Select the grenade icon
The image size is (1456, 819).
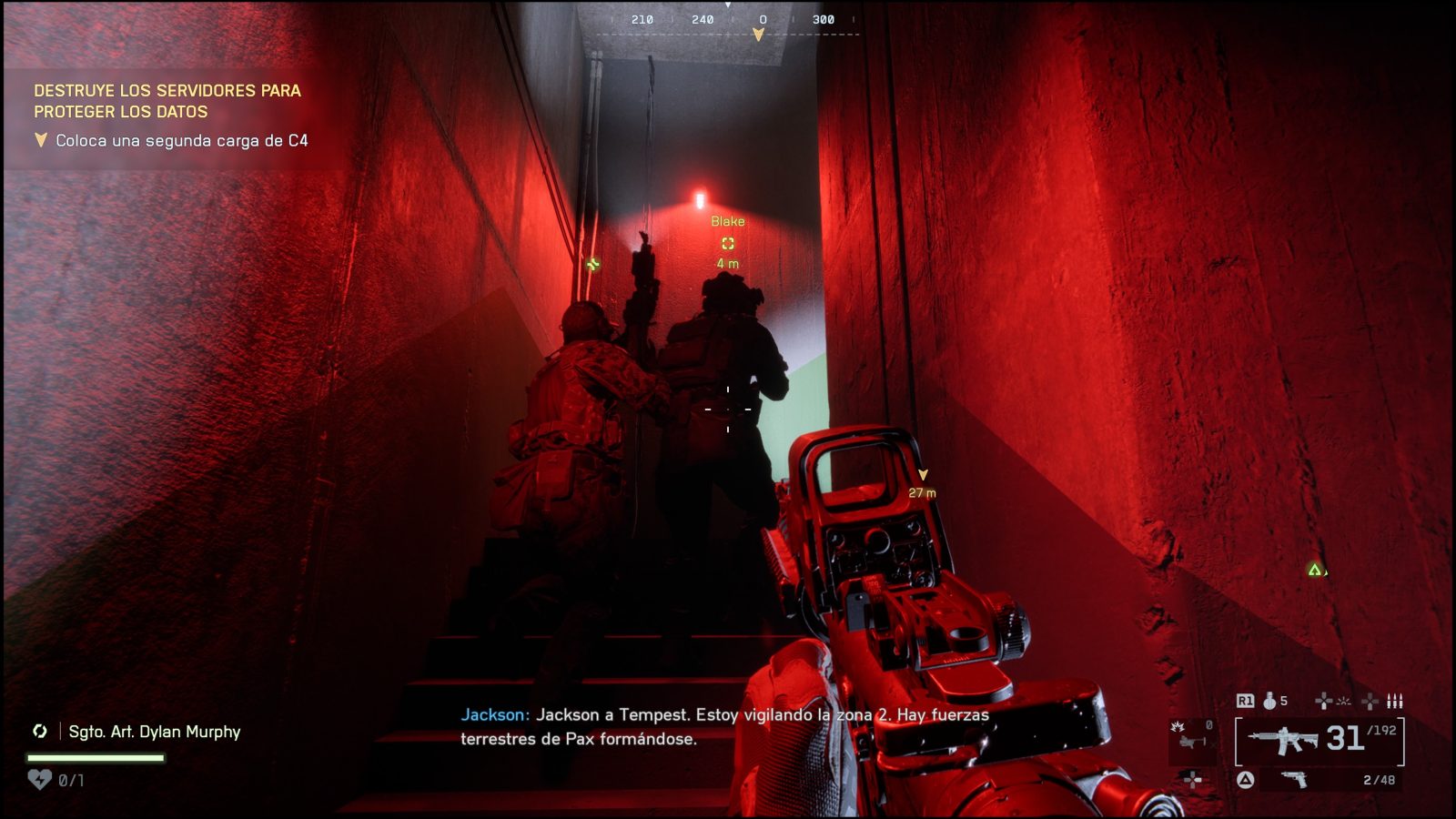pos(1269,701)
